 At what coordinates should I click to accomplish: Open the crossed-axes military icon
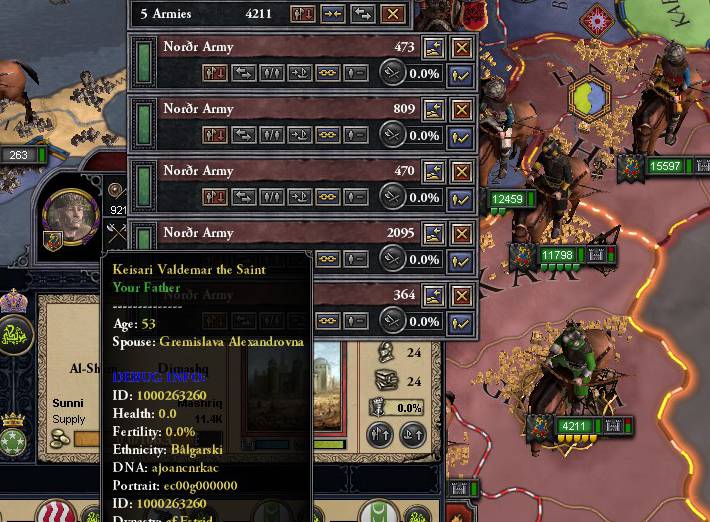[x=117, y=233]
